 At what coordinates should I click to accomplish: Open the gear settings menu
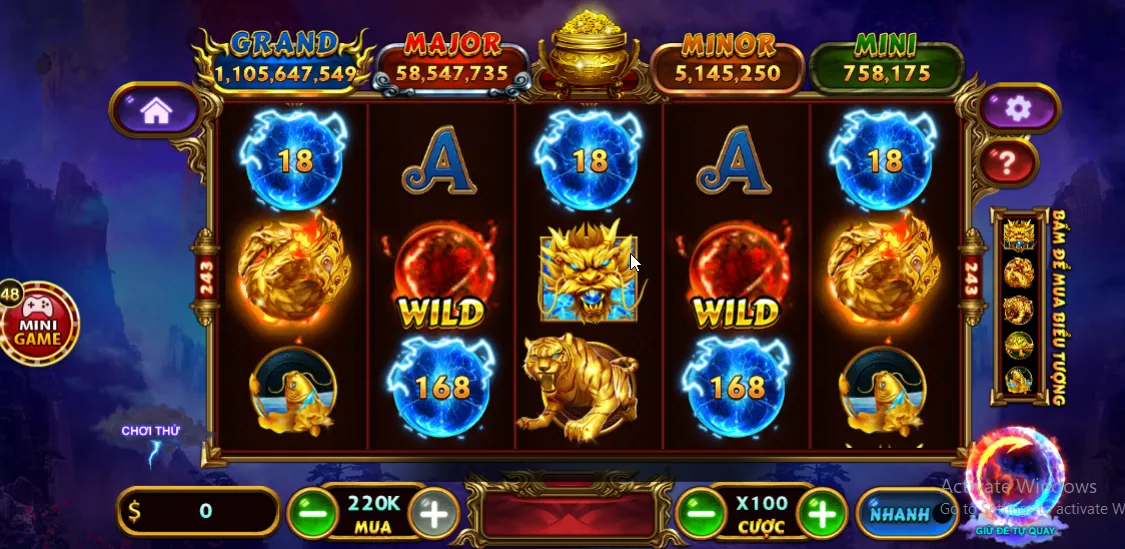click(1018, 108)
